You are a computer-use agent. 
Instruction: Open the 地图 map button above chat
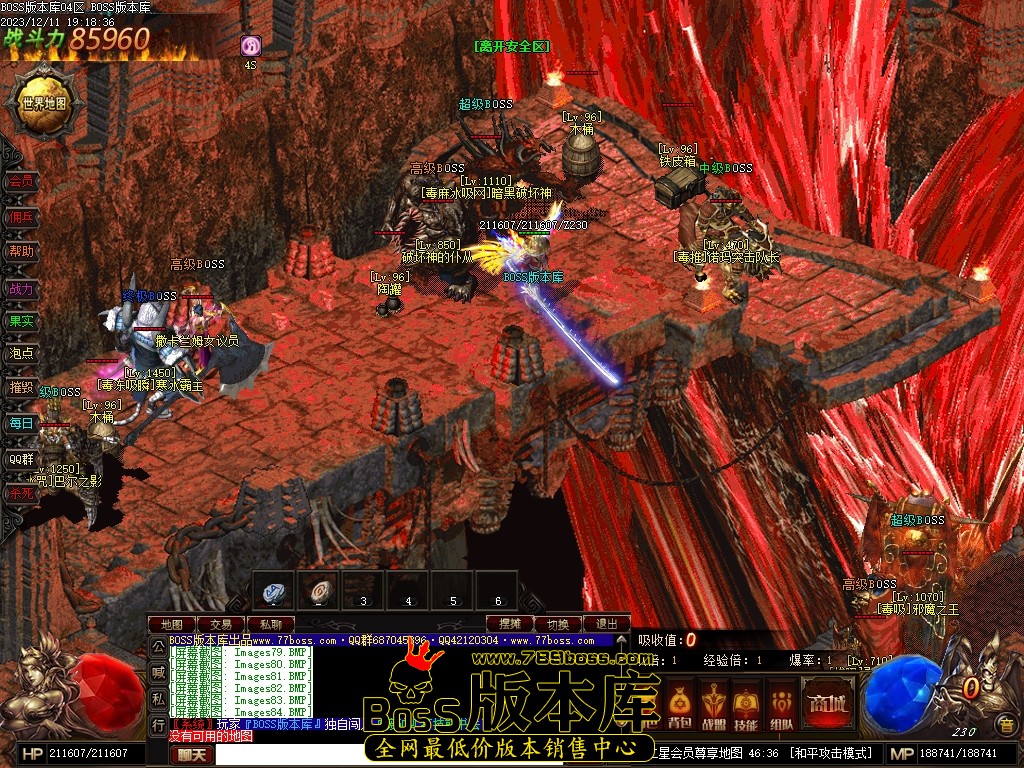(171, 624)
